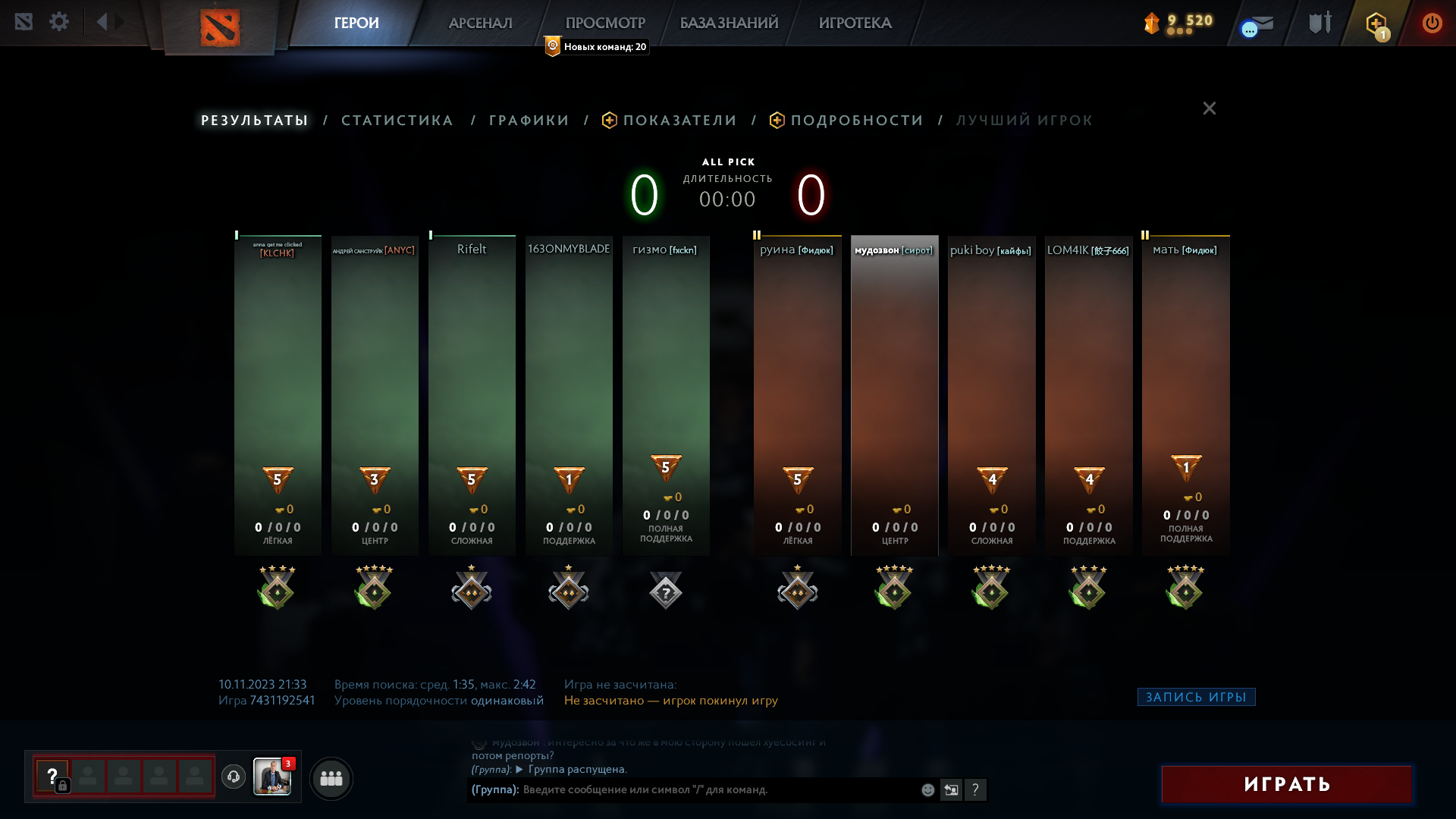The width and height of the screenshot is (1456, 819).
Task: Click the chat help question mark button
Action: click(x=976, y=789)
